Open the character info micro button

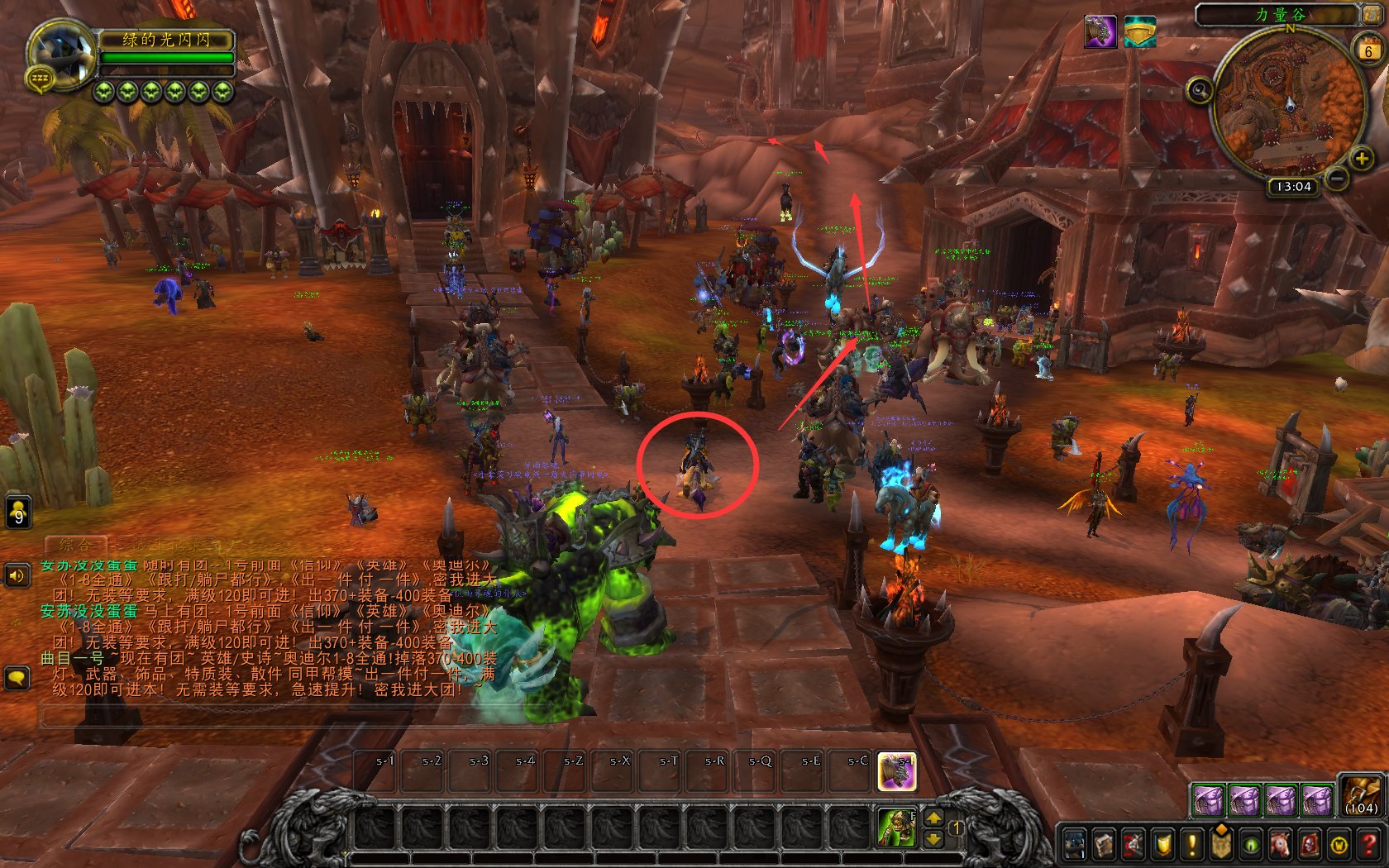(x=1074, y=844)
